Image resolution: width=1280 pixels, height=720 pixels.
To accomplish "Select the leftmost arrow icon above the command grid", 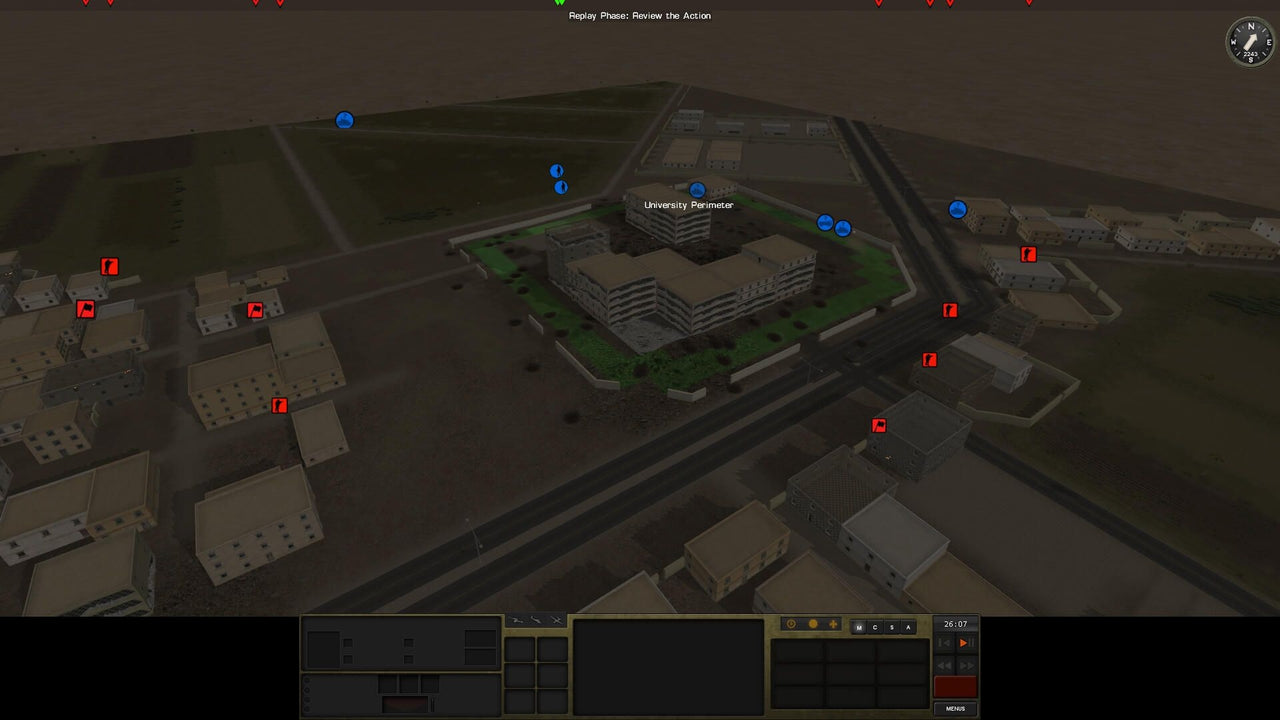I will point(518,621).
